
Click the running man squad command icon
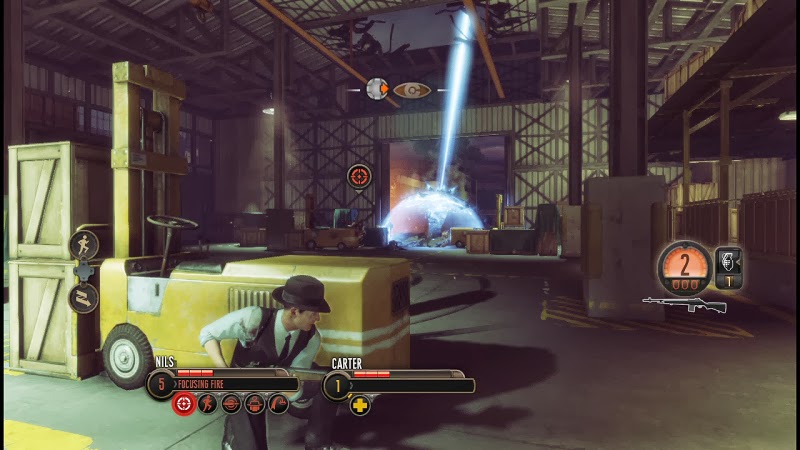83,244
